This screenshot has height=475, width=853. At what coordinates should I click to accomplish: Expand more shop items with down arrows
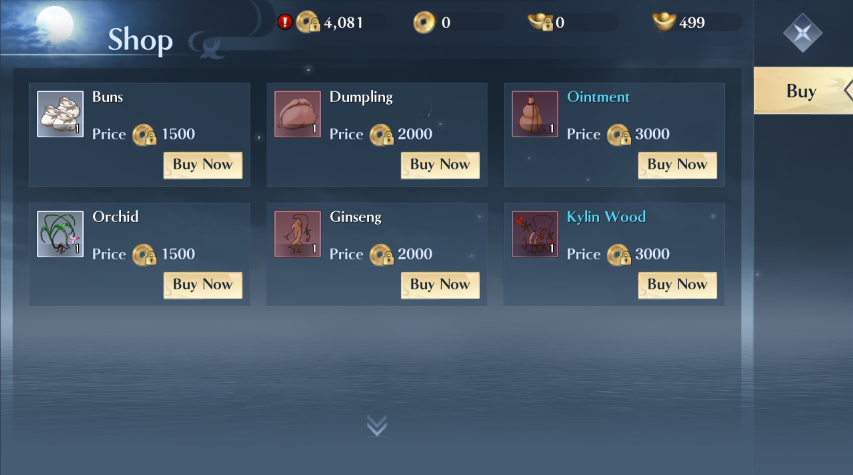(376, 426)
